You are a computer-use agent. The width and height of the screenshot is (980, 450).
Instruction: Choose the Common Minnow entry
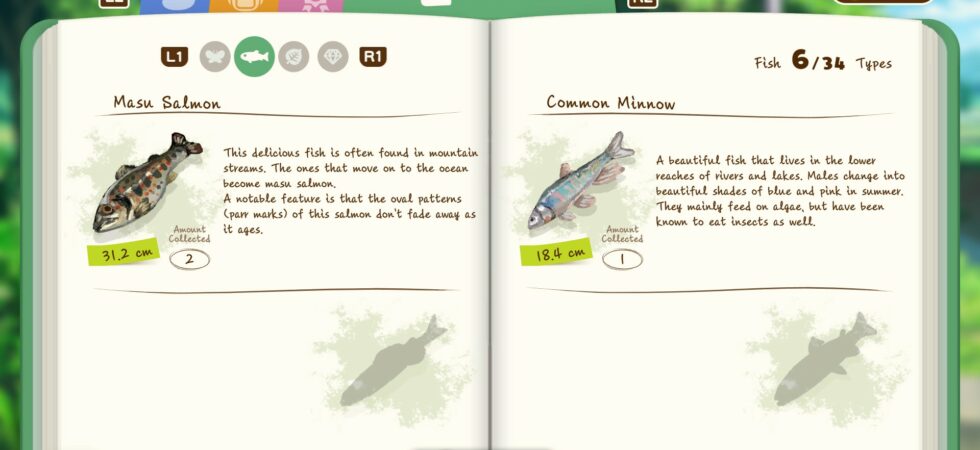click(577, 184)
